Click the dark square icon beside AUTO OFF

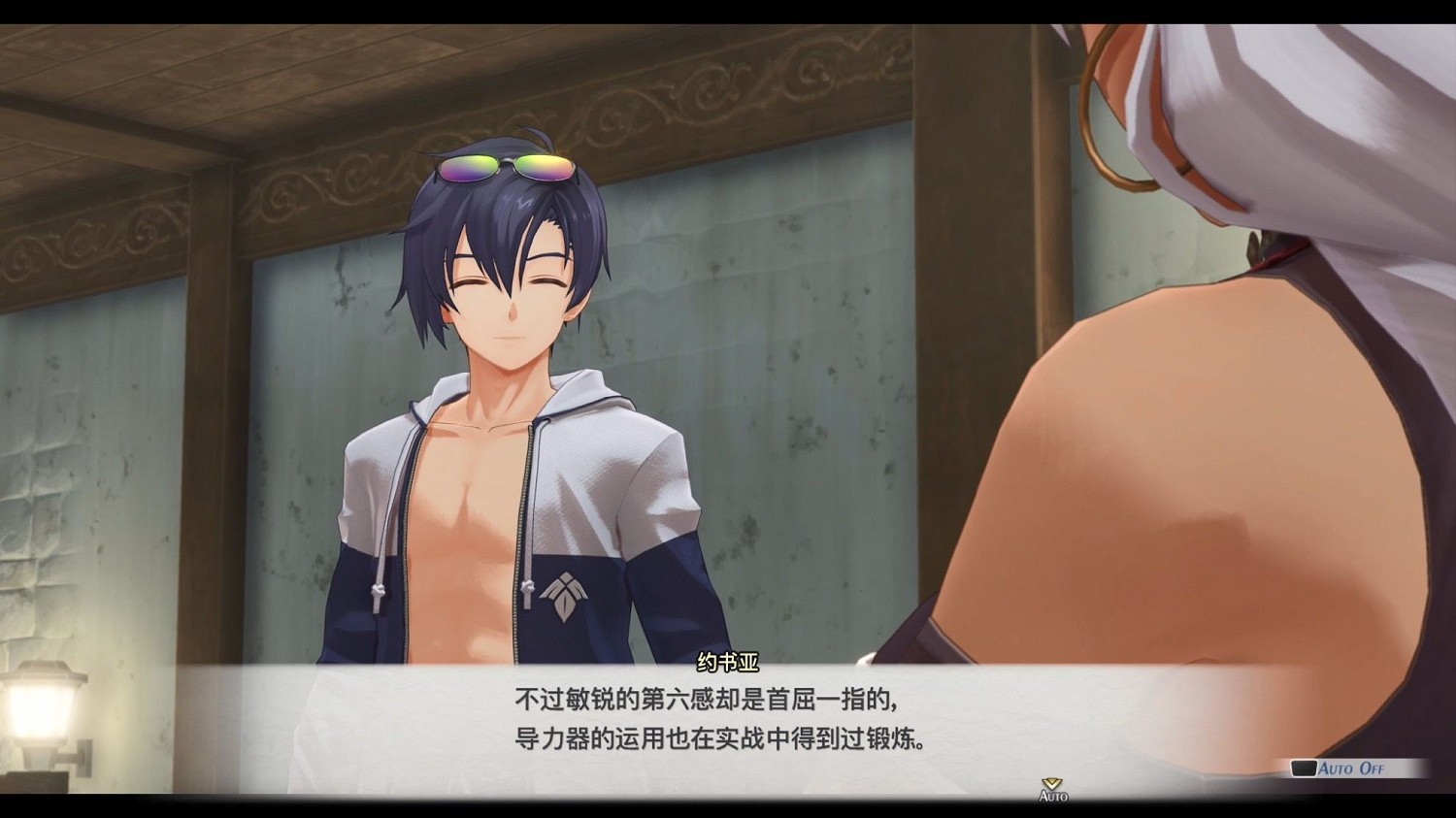click(x=1304, y=768)
